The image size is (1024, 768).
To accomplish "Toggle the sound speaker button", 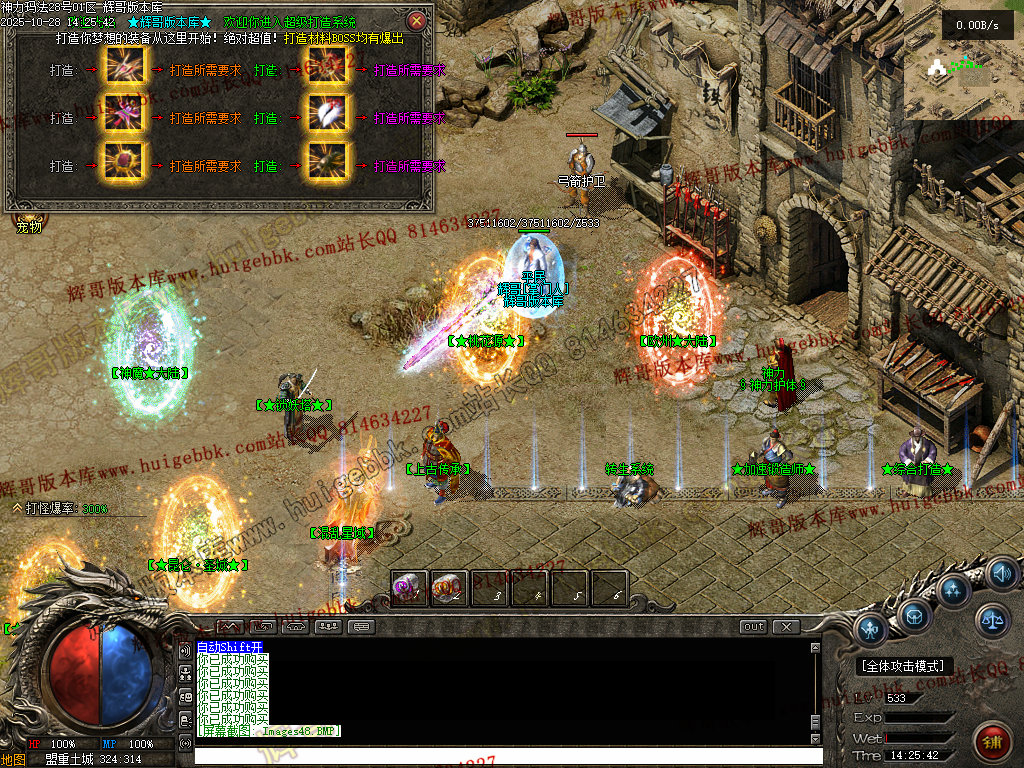I will coord(1001,573).
